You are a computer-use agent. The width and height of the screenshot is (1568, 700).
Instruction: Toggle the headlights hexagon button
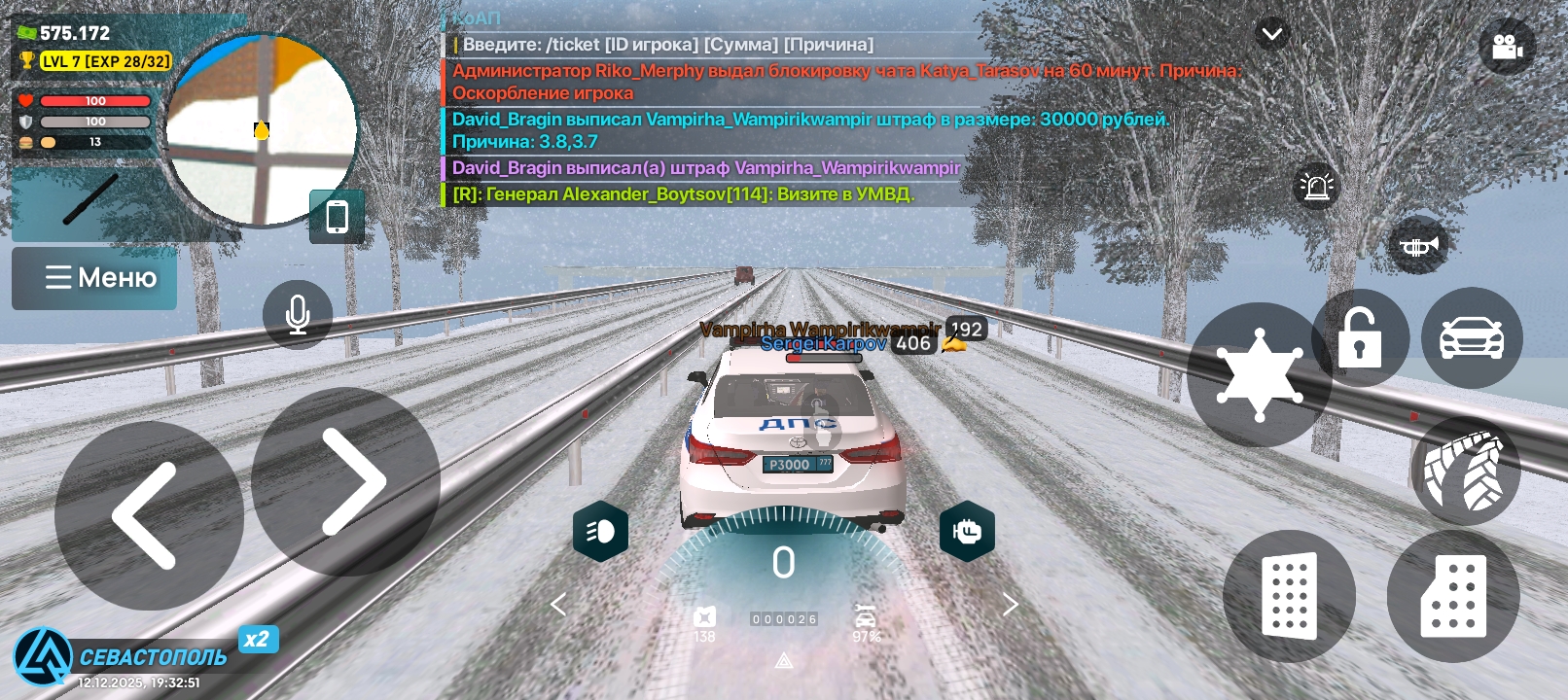tap(600, 531)
